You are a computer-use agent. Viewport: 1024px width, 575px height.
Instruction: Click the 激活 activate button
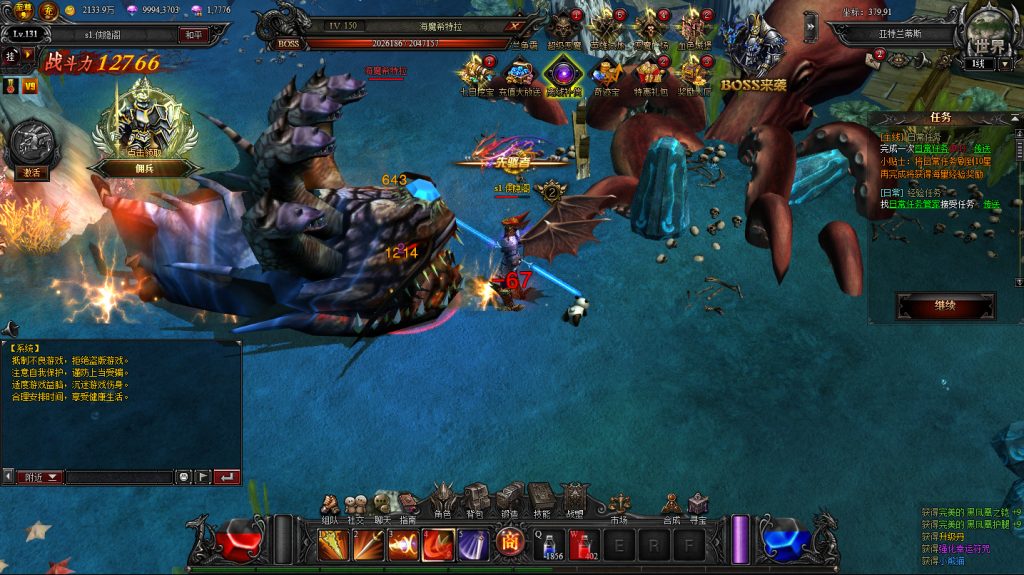click(x=31, y=172)
